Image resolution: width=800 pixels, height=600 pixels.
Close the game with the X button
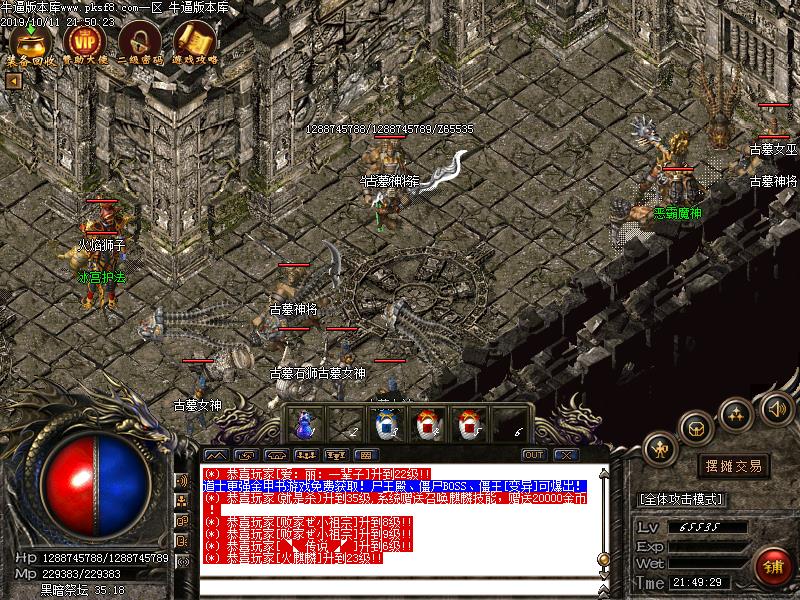click(564, 455)
